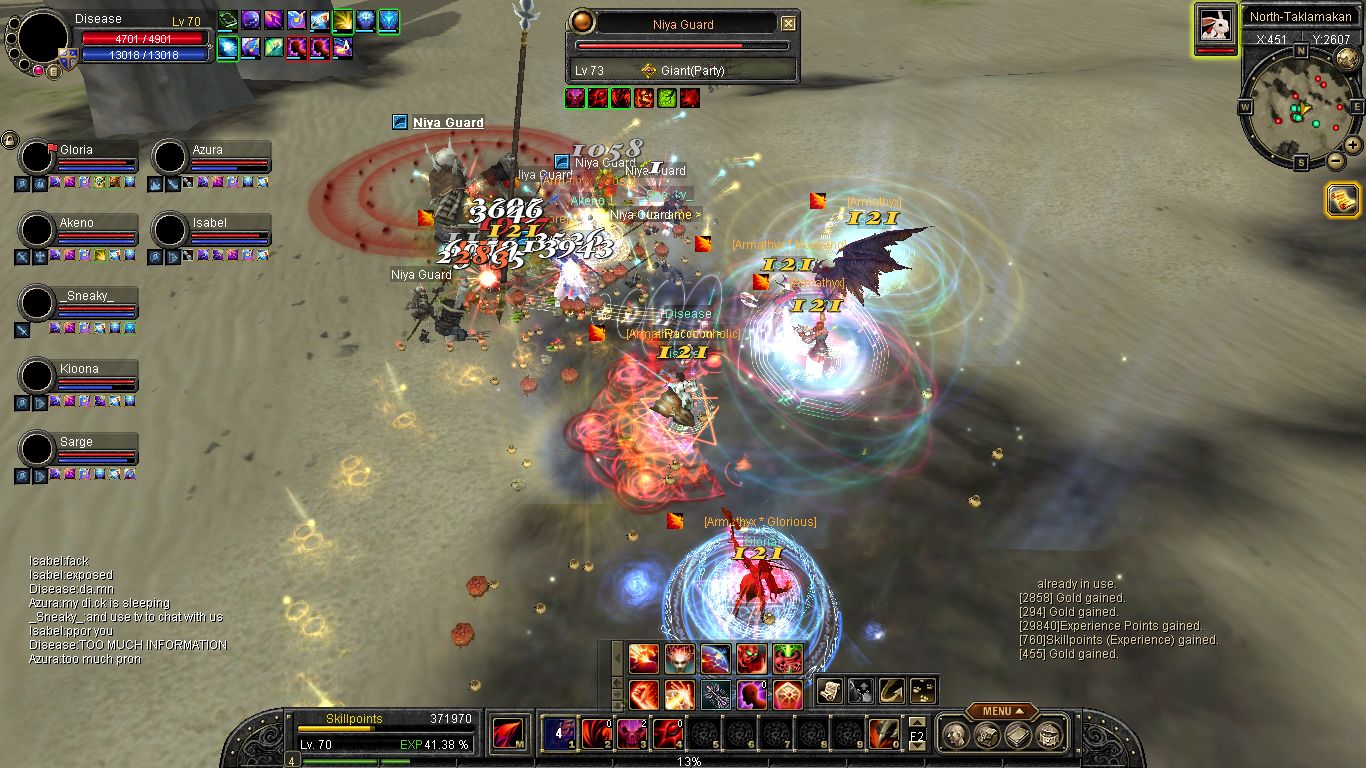Close the Niya Guard target window
This screenshot has width=1366, height=768.
[x=788, y=24]
